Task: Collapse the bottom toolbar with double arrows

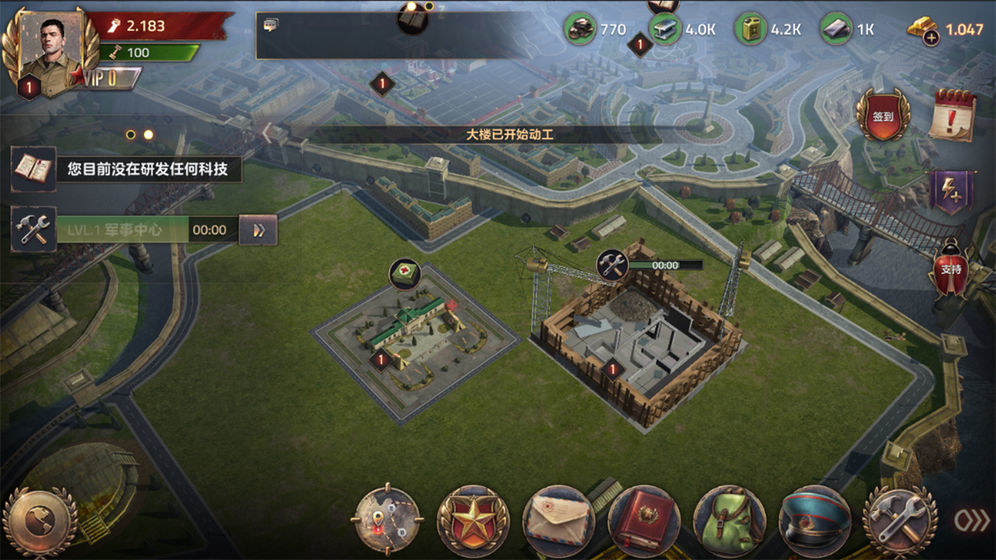Action: tap(970, 521)
